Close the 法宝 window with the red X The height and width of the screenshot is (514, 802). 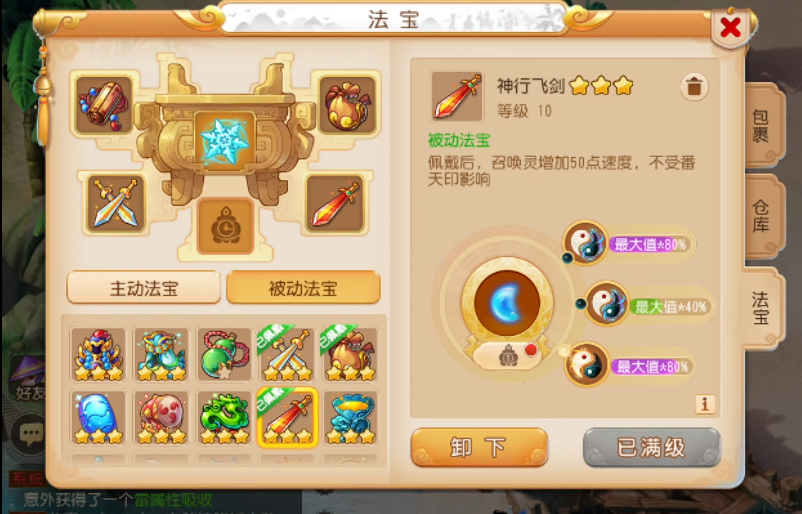click(731, 28)
